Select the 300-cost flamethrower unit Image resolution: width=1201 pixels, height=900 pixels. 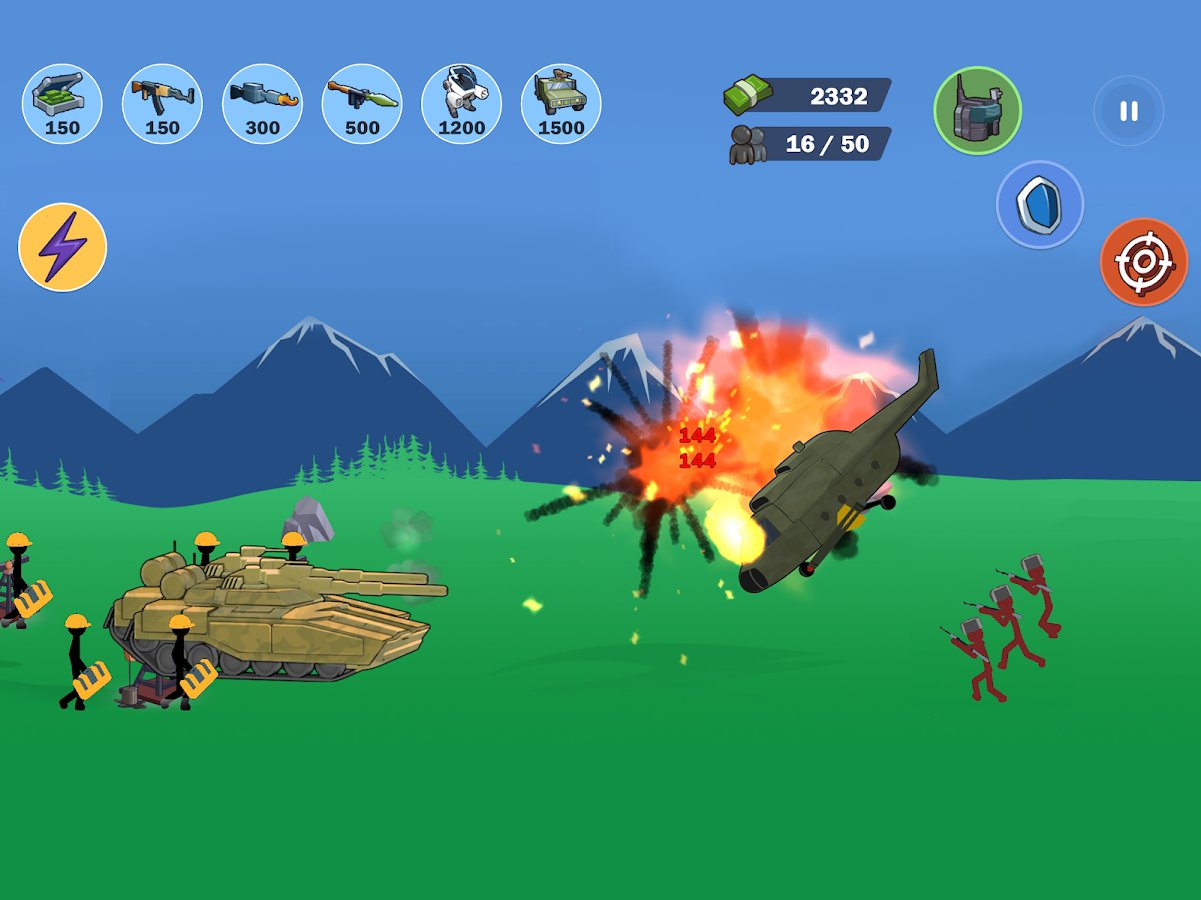262,104
